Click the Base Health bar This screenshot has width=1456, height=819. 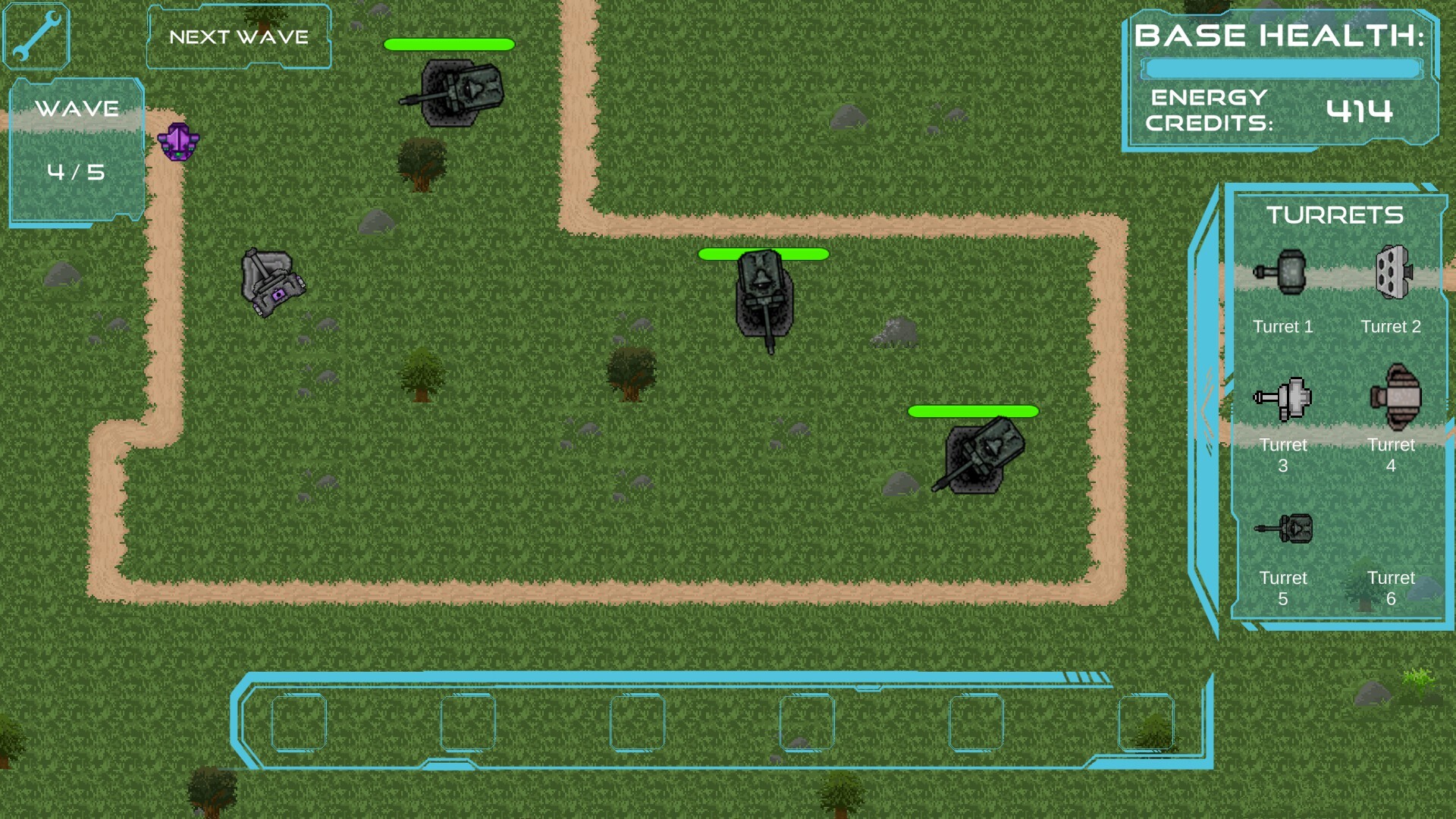click(1282, 68)
